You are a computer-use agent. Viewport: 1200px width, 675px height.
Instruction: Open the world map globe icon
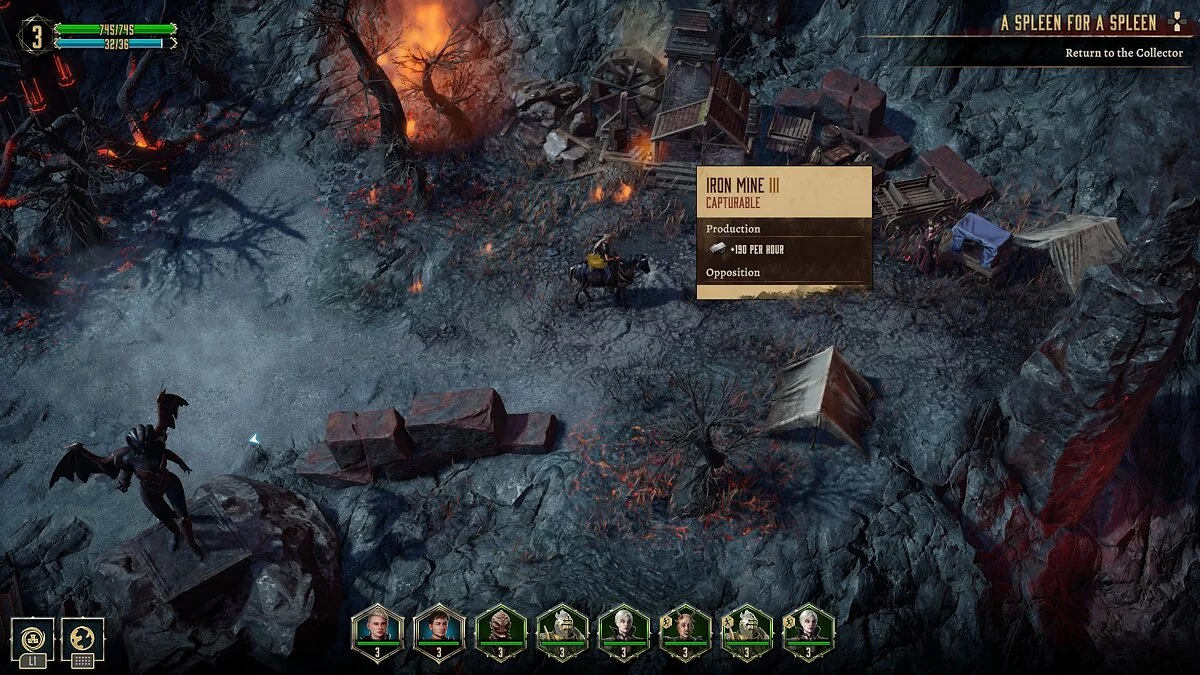click(82, 638)
